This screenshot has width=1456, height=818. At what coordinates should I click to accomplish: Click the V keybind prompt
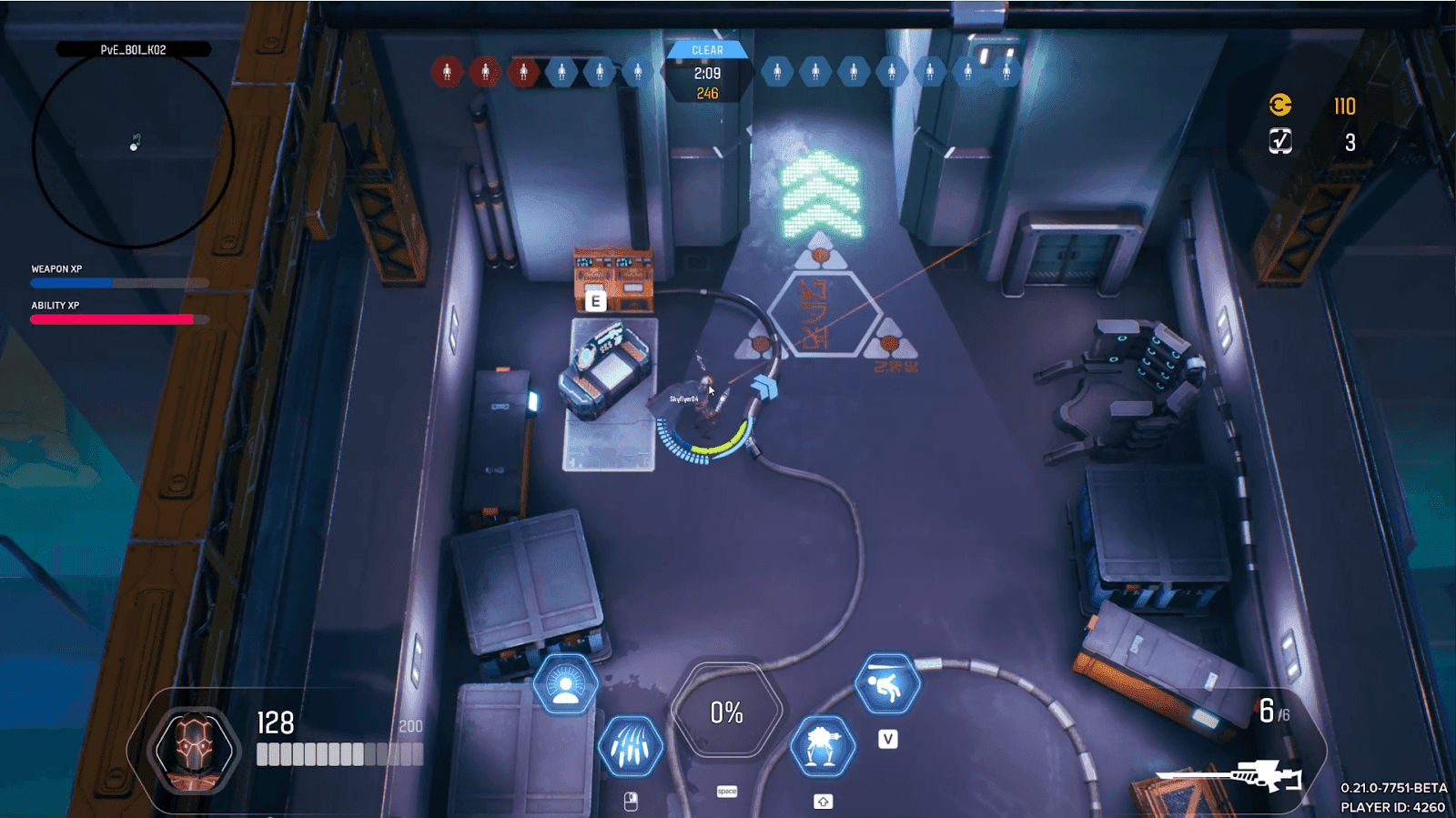tap(888, 739)
